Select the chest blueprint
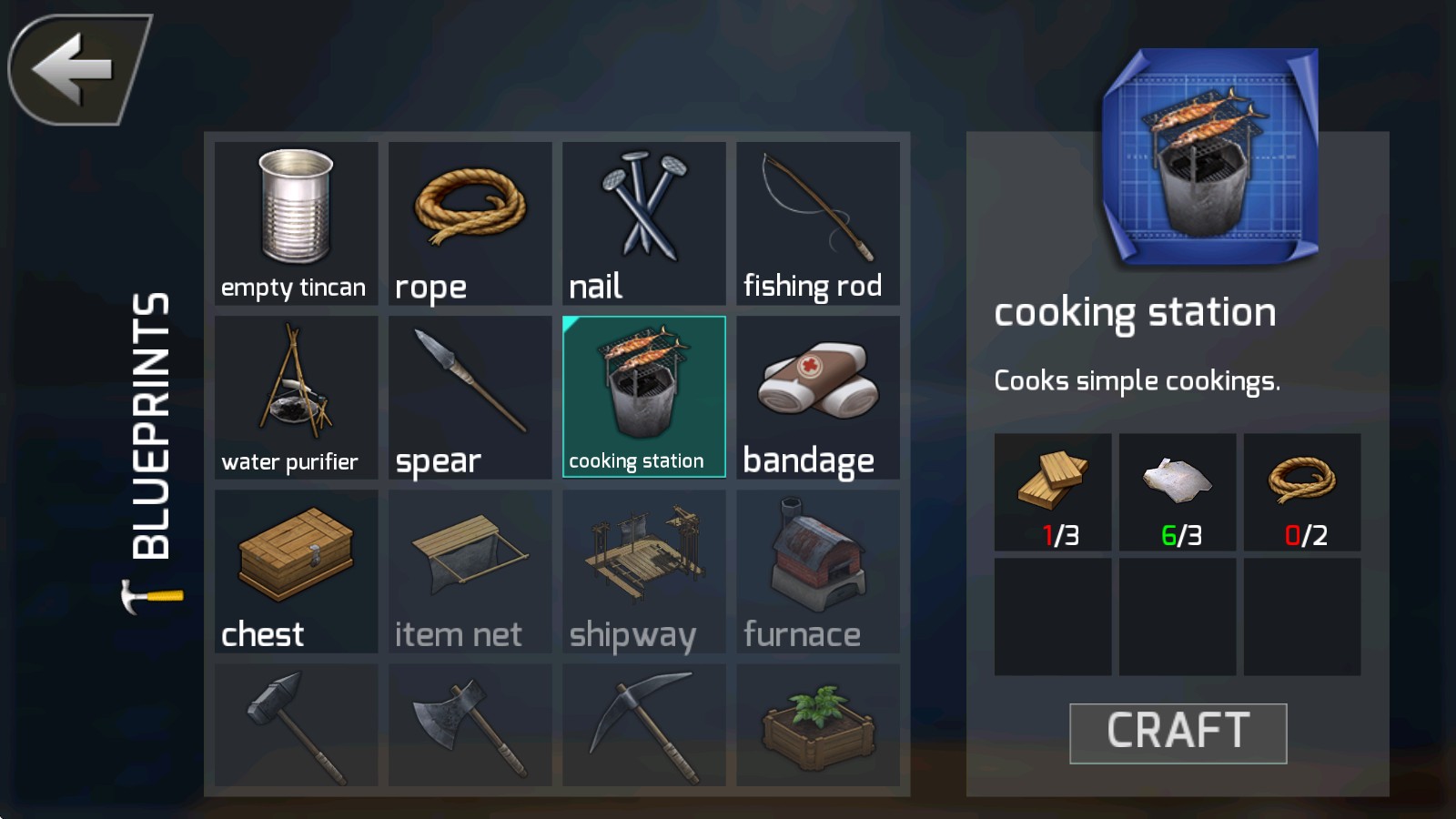 click(296, 571)
